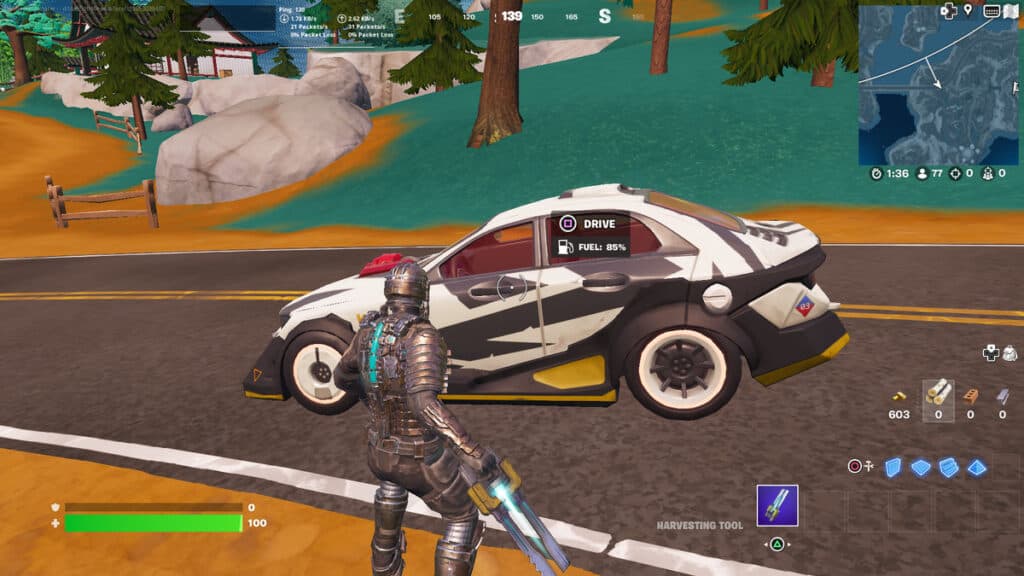
Task: Choose the wood material slot
Action: coord(938,394)
